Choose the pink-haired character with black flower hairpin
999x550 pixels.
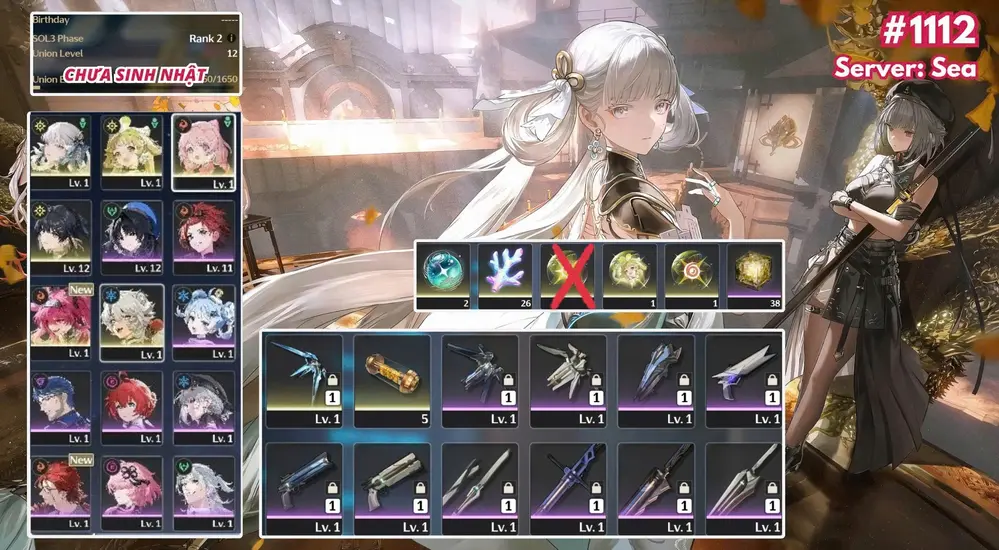click(134, 491)
